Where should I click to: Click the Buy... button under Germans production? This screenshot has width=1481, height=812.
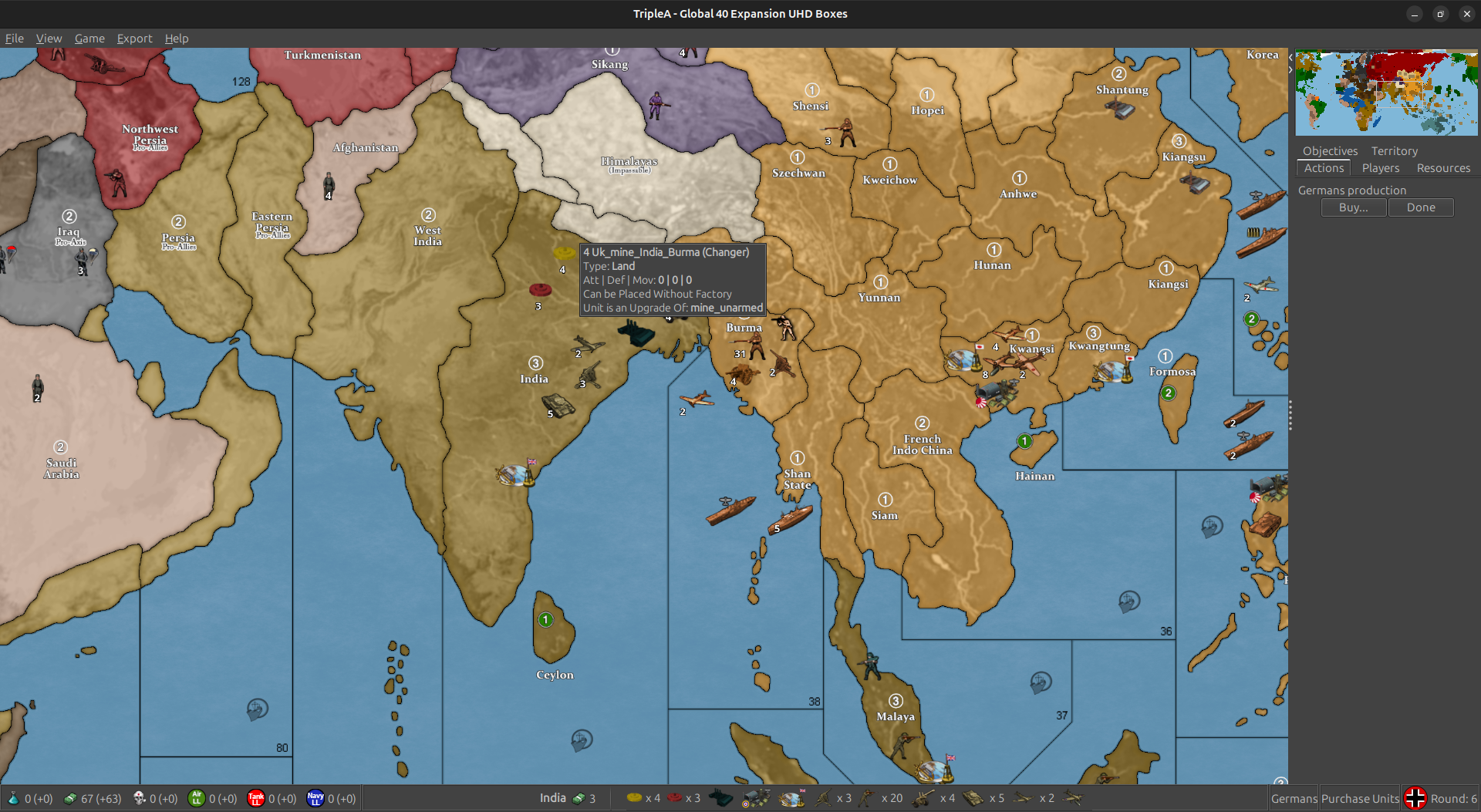tap(1353, 207)
